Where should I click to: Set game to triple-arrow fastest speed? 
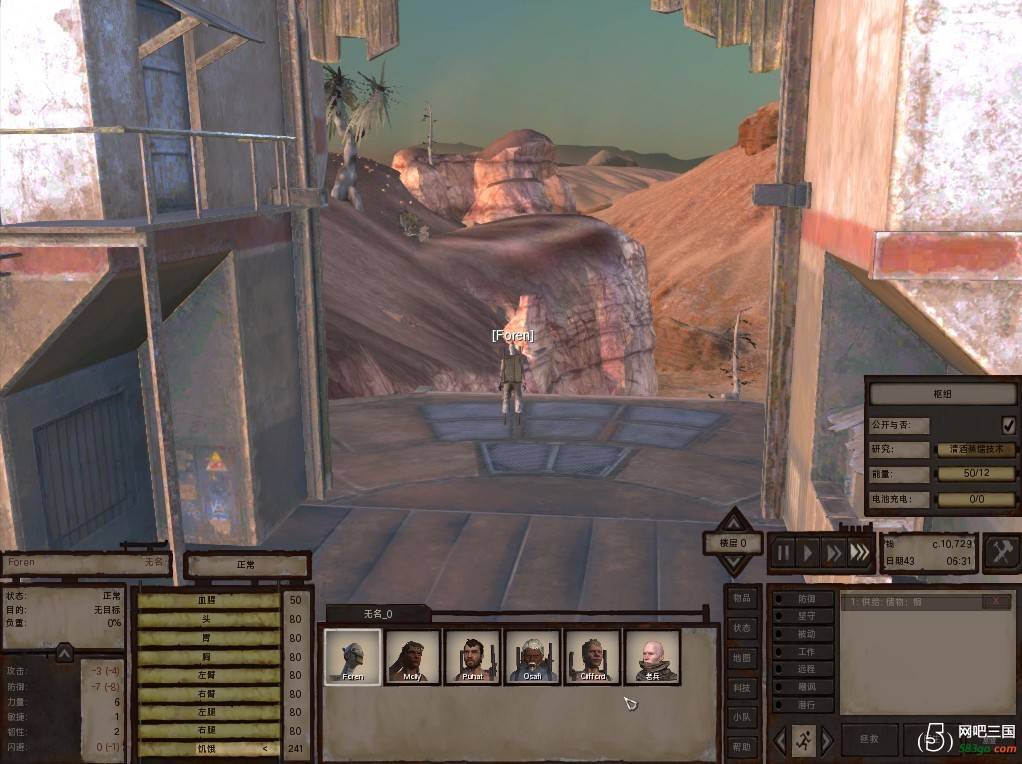point(858,553)
